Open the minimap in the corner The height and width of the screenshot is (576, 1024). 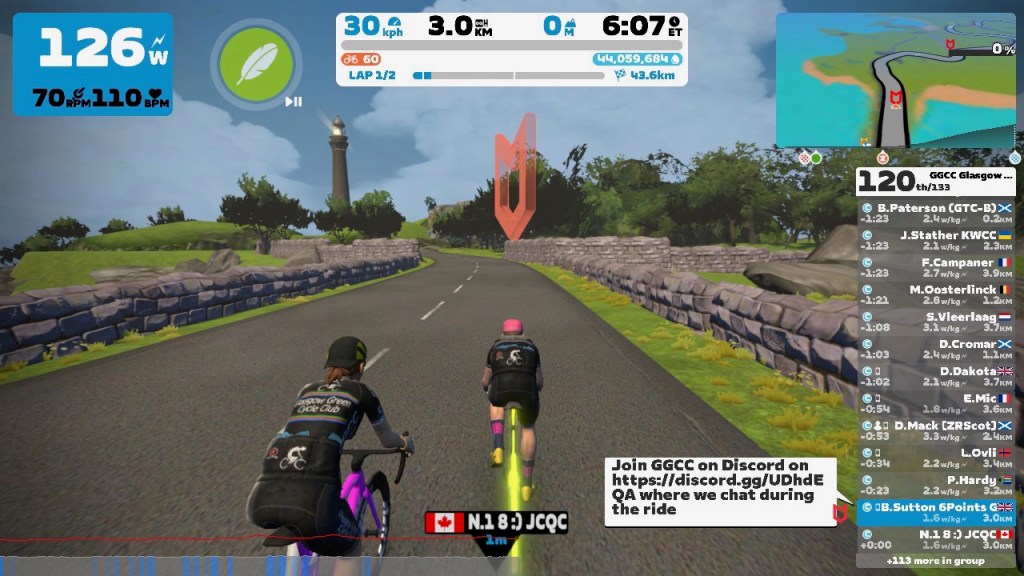point(895,80)
